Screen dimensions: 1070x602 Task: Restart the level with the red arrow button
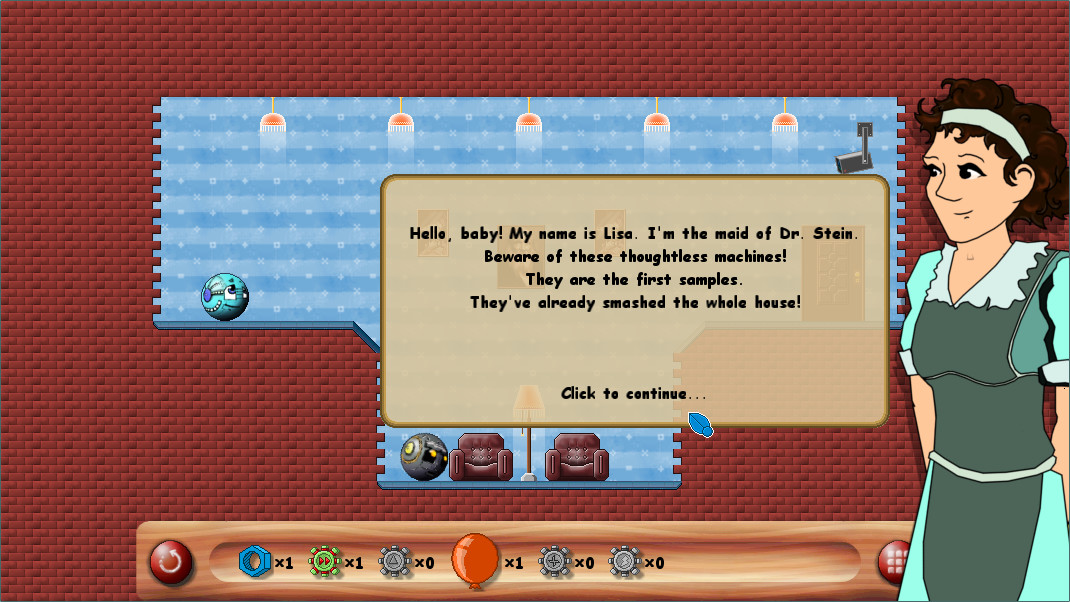171,562
